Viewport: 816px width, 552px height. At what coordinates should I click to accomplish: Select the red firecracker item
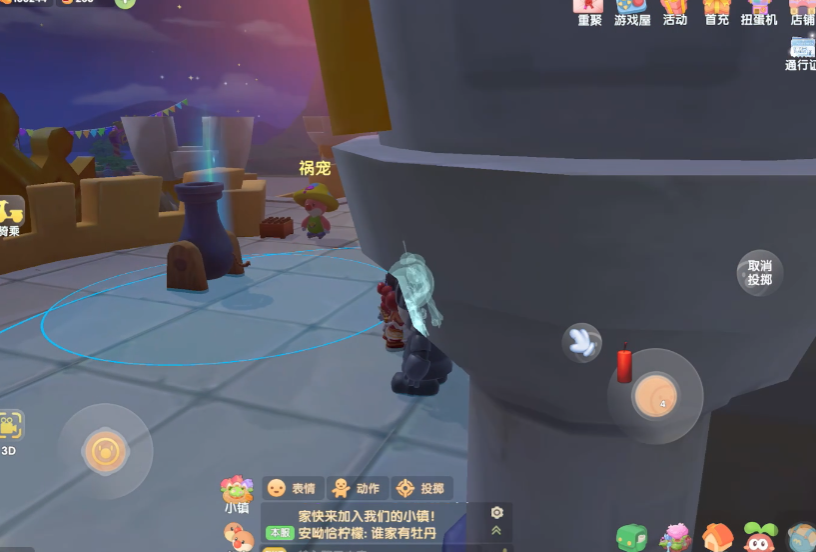pos(625,364)
